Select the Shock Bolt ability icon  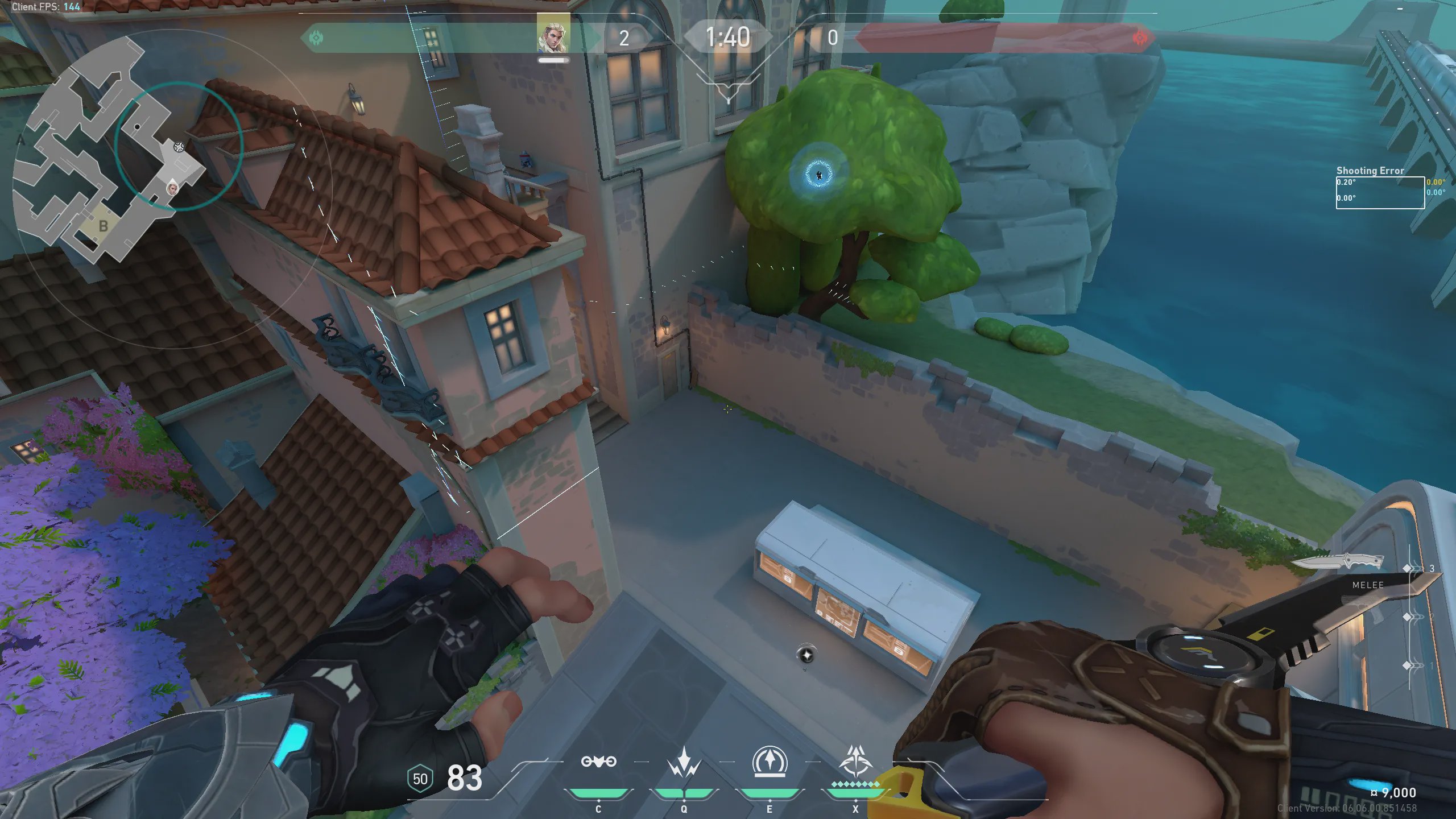click(x=684, y=762)
